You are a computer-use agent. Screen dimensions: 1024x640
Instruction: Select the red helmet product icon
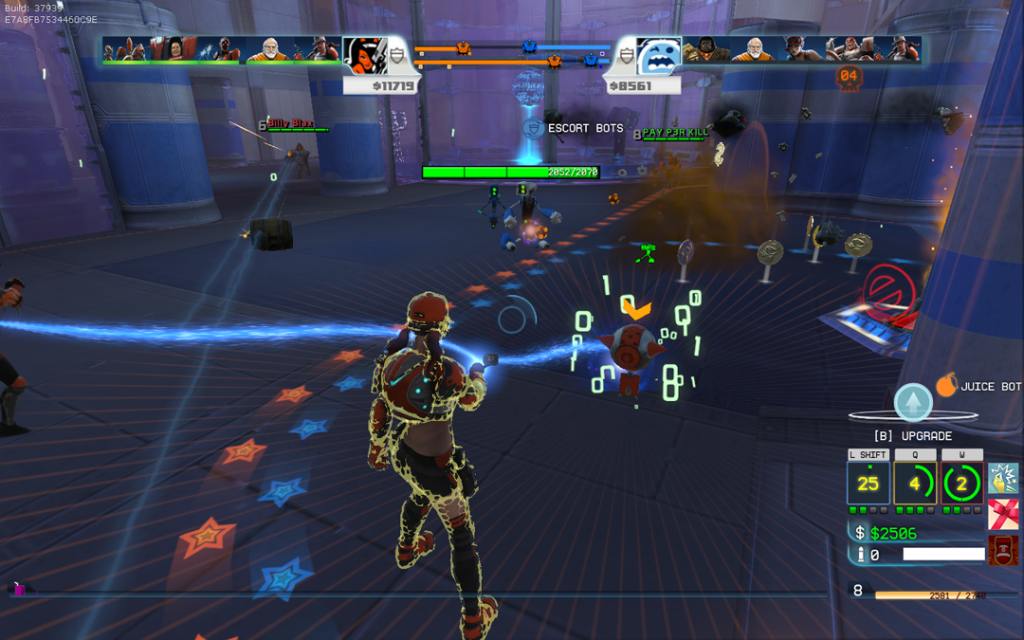click(1003, 550)
